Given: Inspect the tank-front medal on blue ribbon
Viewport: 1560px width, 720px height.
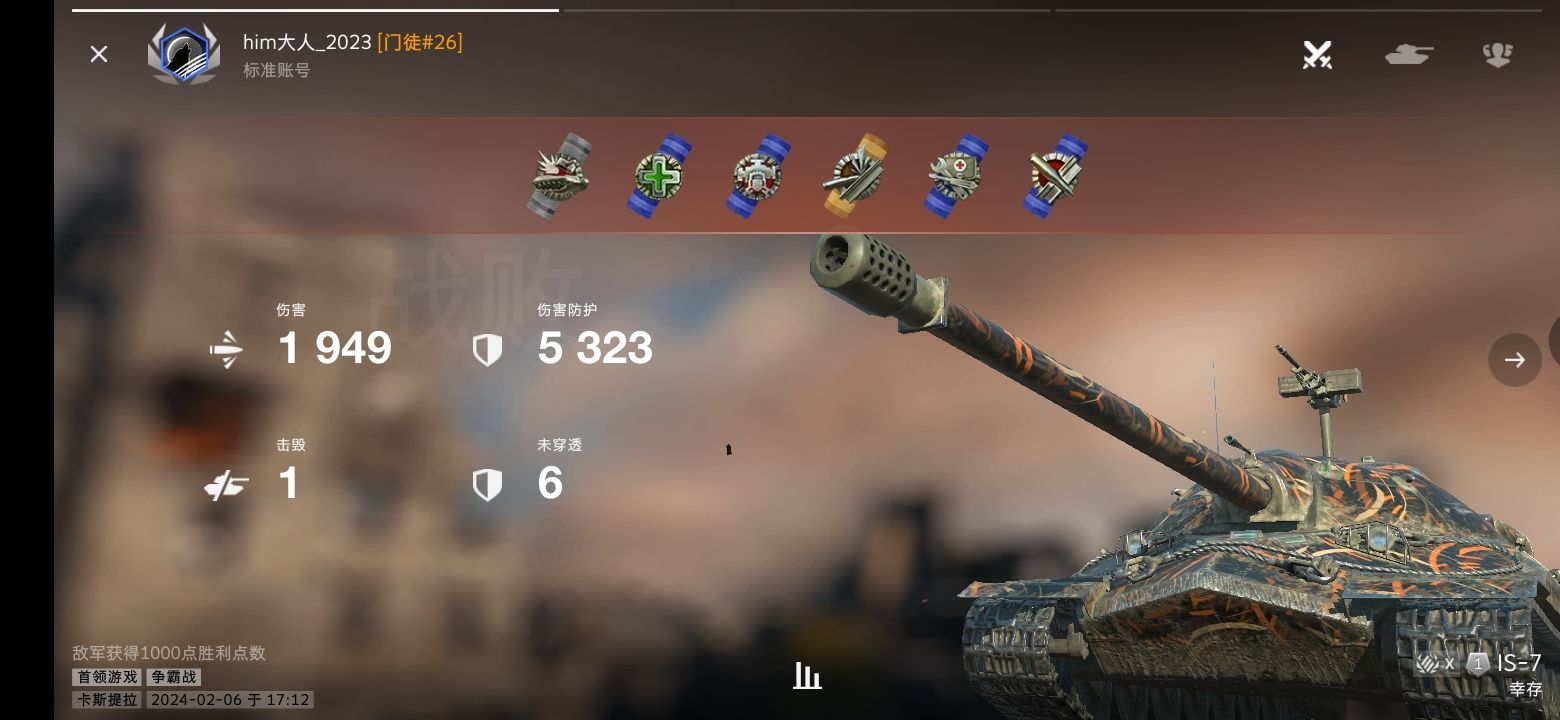Looking at the screenshot, I should pyautogui.click(x=758, y=176).
